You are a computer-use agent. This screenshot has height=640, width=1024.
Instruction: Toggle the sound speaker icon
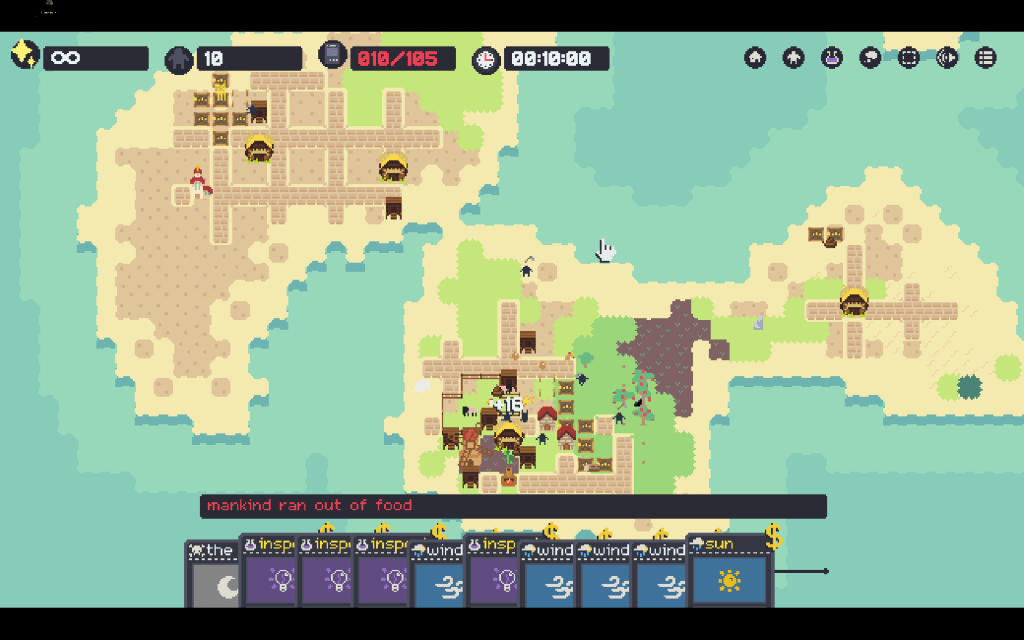tap(946, 58)
